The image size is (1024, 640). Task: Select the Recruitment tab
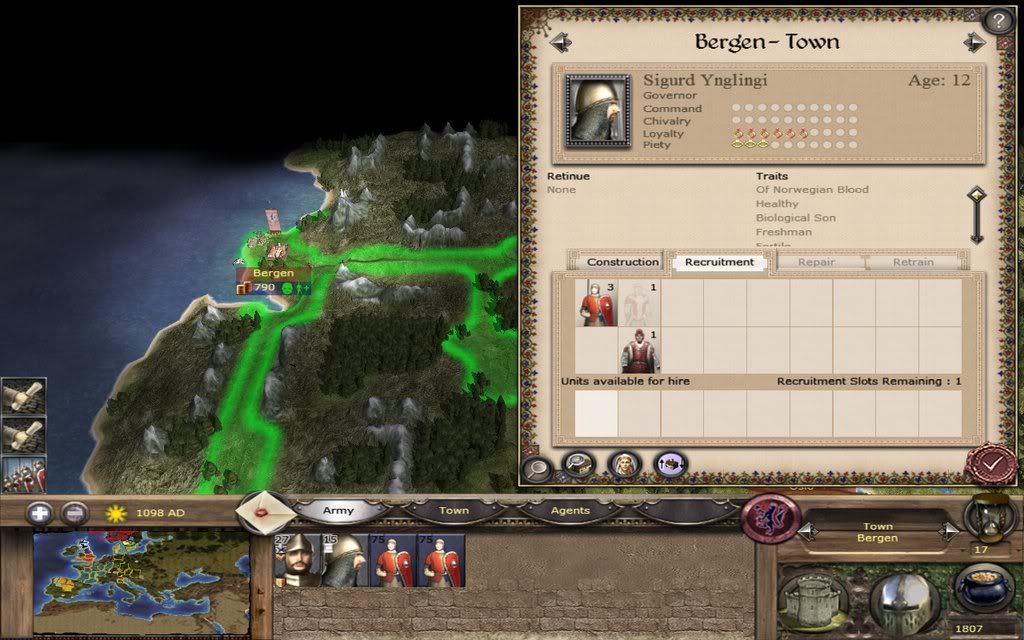point(719,262)
